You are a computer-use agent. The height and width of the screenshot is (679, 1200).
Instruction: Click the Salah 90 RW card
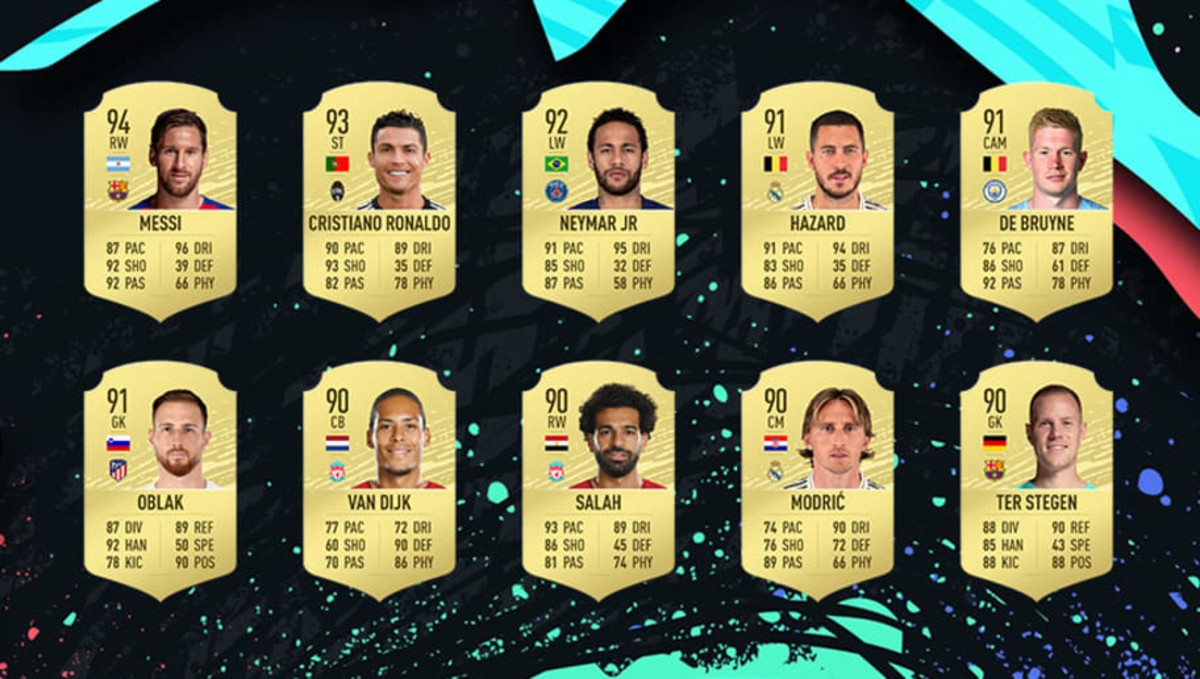click(x=598, y=480)
